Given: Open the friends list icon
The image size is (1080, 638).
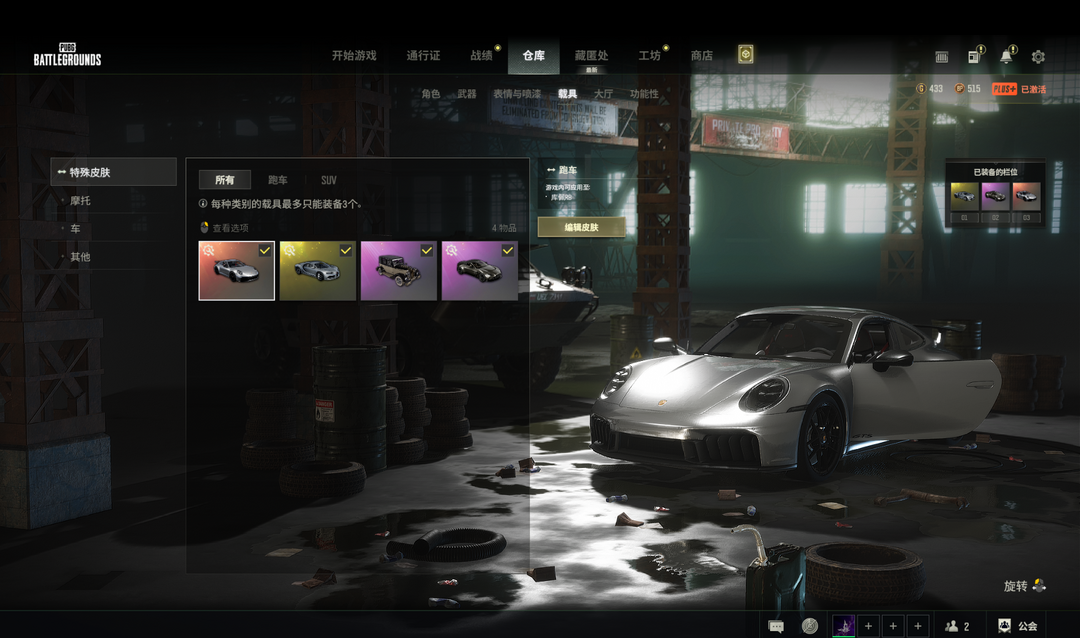Looking at the screenshot, I should 957,626.
